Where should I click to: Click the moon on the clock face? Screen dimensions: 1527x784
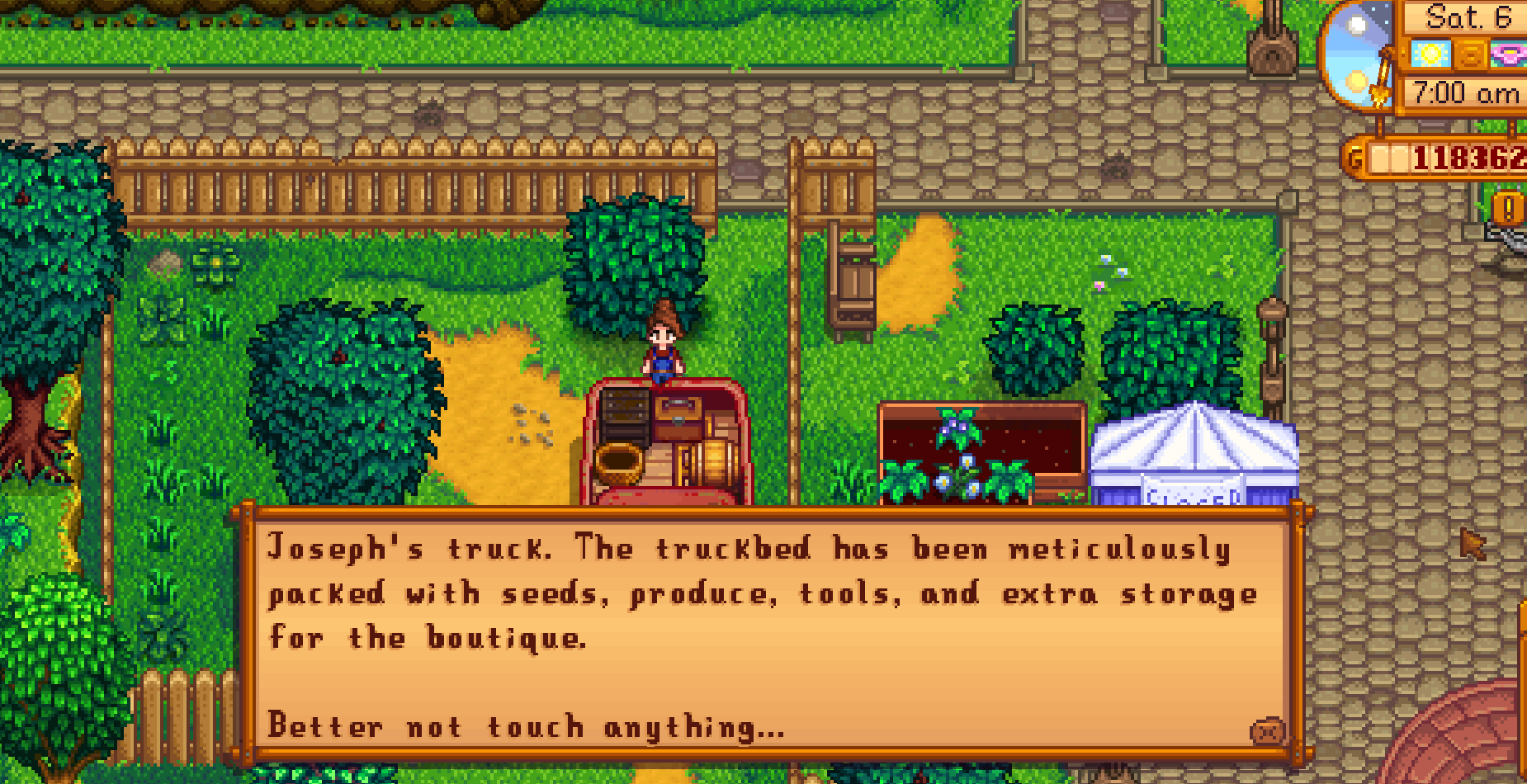[x=1357, y=21]
